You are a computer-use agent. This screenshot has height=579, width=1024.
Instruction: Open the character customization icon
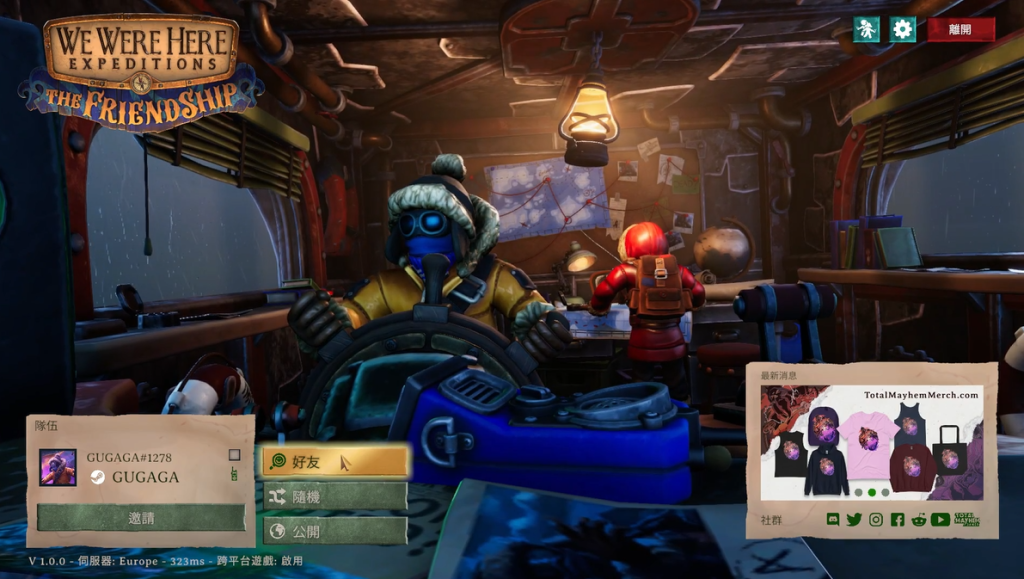866,29
